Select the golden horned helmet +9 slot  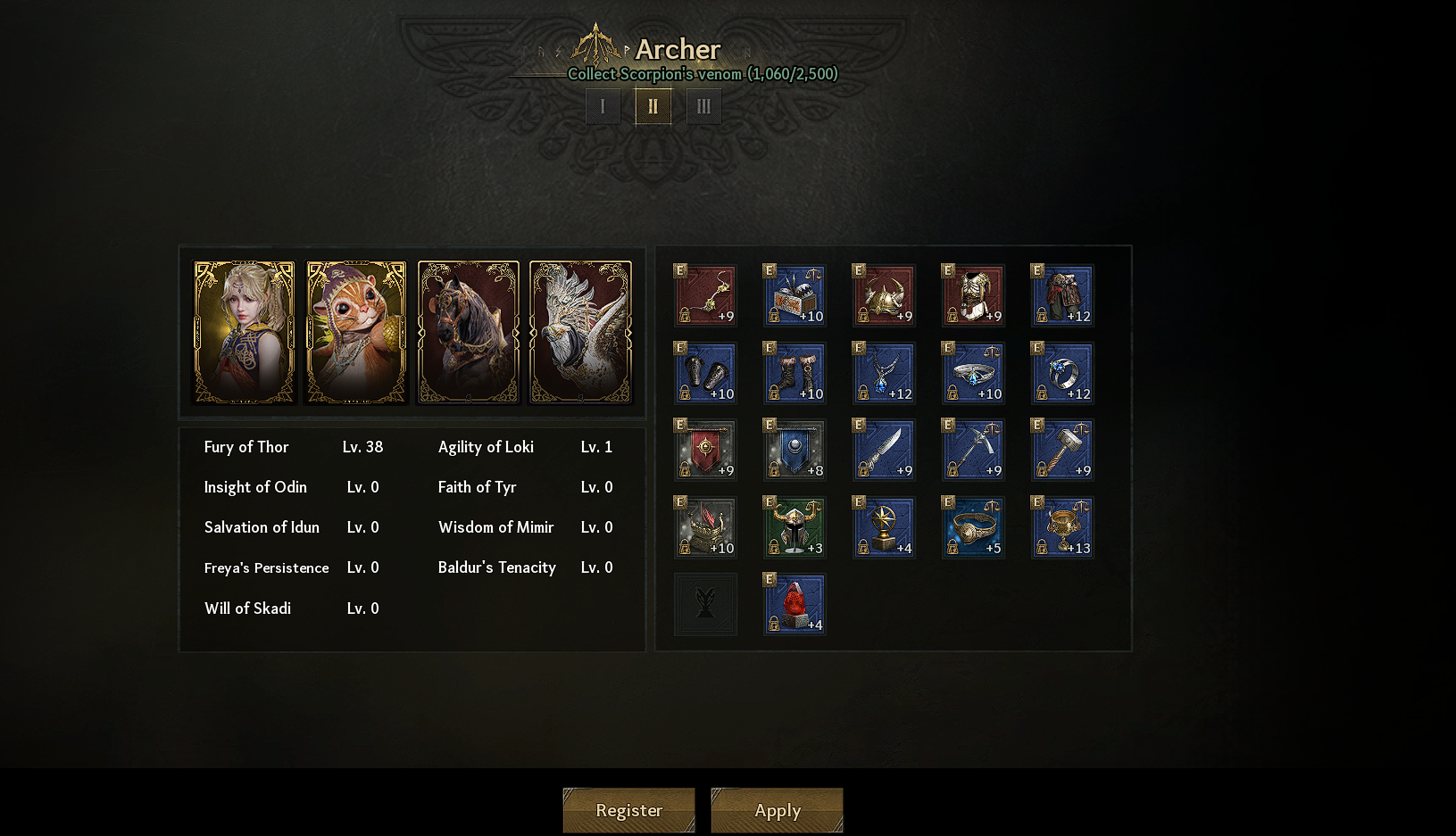tap(884, 295)
